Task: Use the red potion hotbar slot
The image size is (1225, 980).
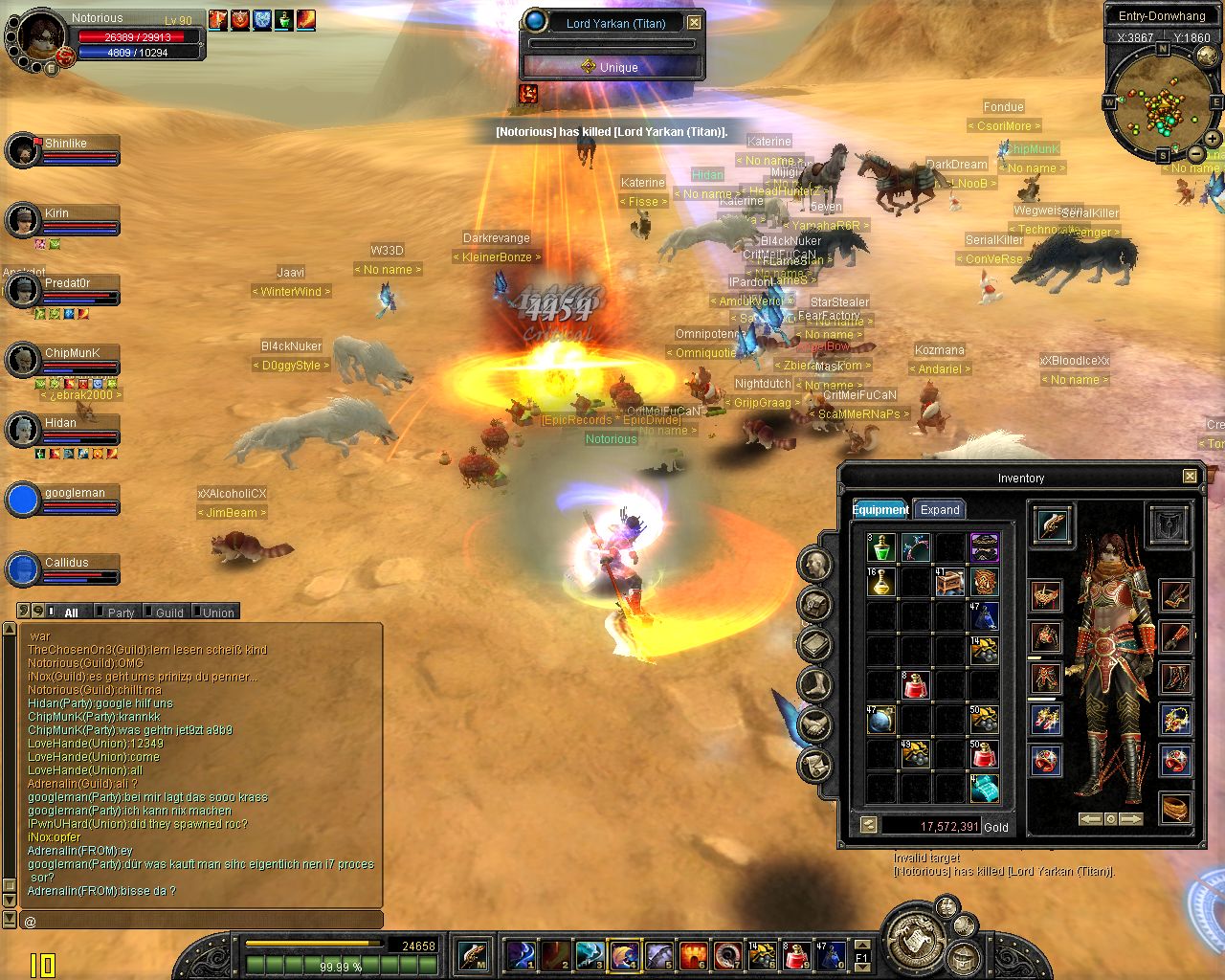Action: click(796, 955)
